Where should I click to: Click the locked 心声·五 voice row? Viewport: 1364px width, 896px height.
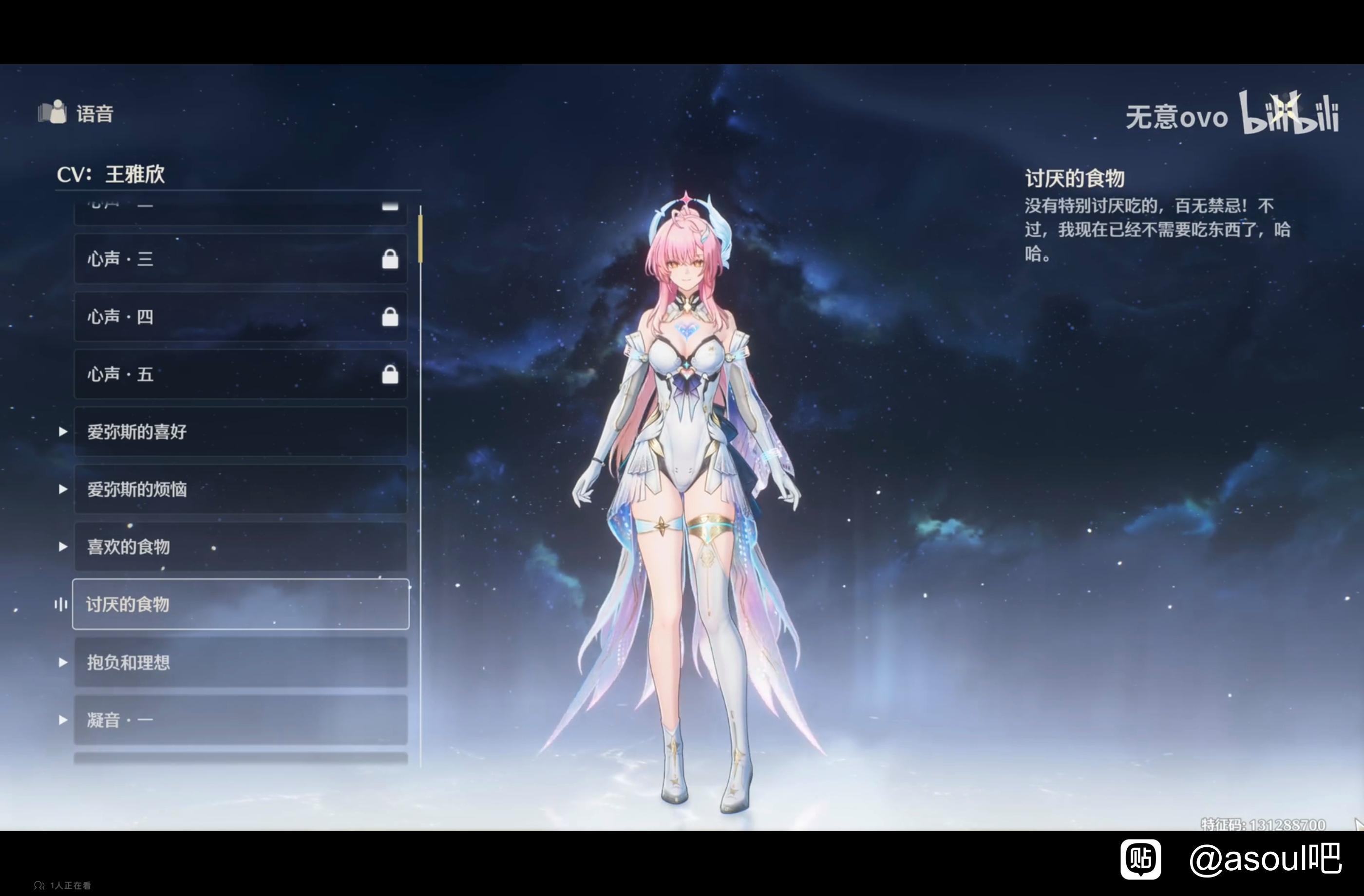pos(240,374)
